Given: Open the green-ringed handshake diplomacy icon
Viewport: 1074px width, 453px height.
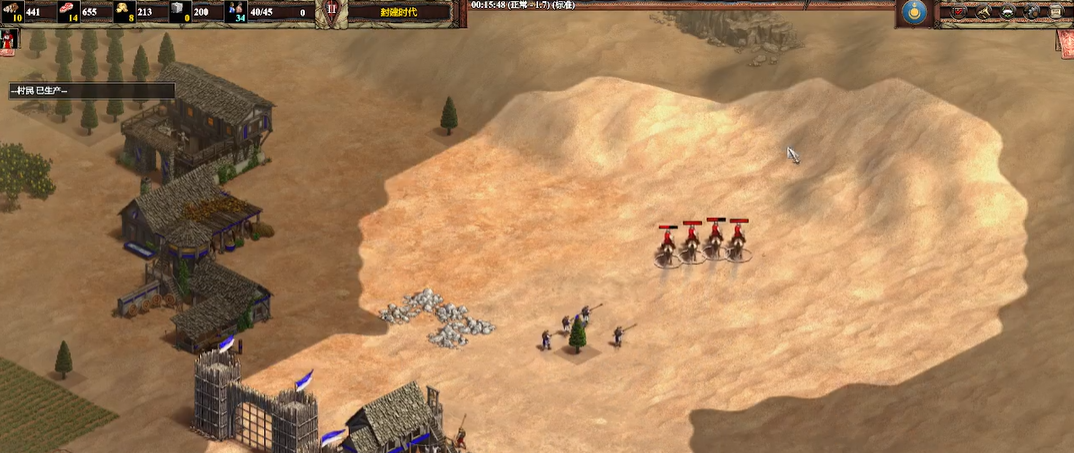Looking at the screenshot, I should 1009,12.
